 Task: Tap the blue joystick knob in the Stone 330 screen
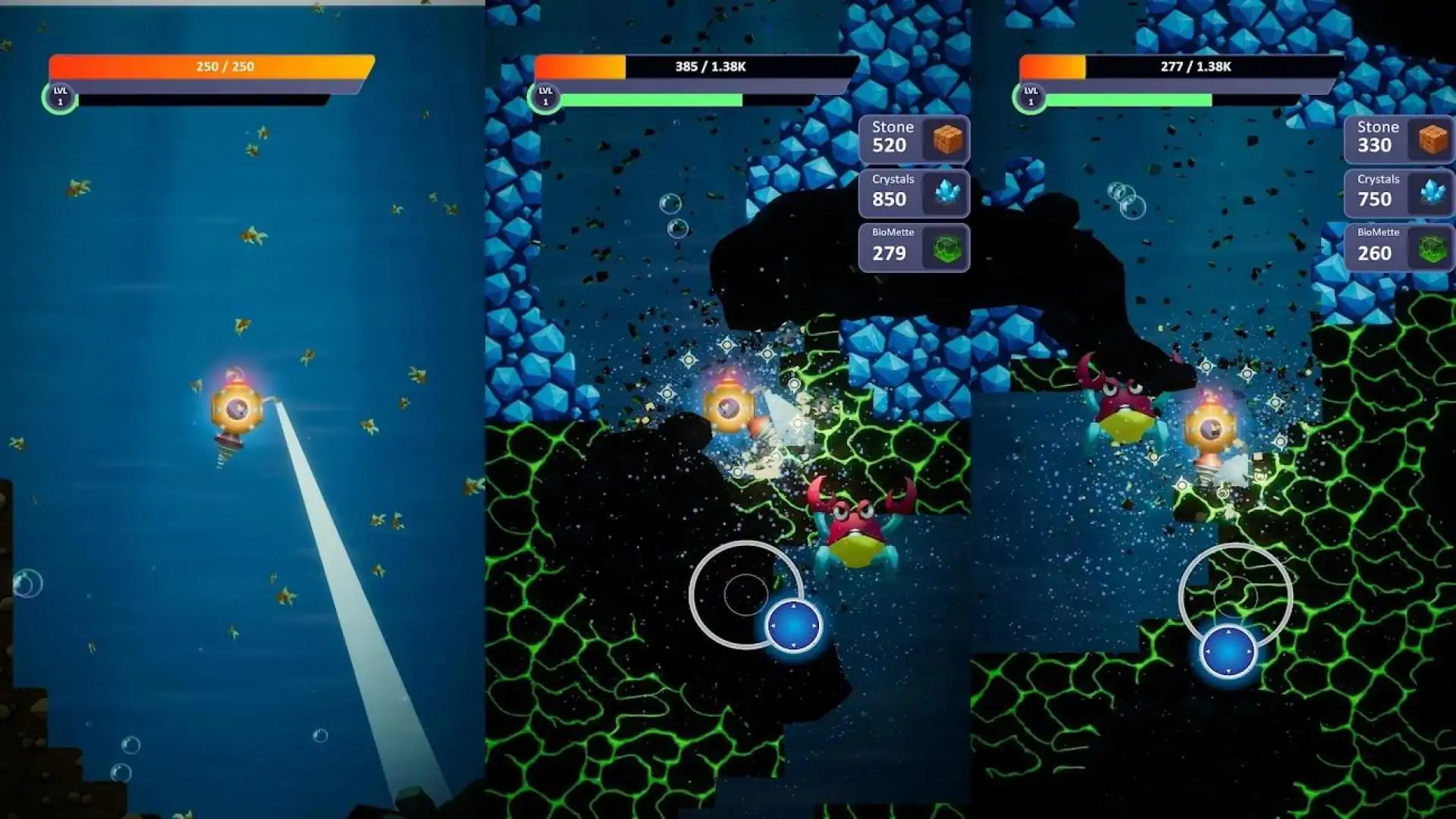(x=1228, y=651)
